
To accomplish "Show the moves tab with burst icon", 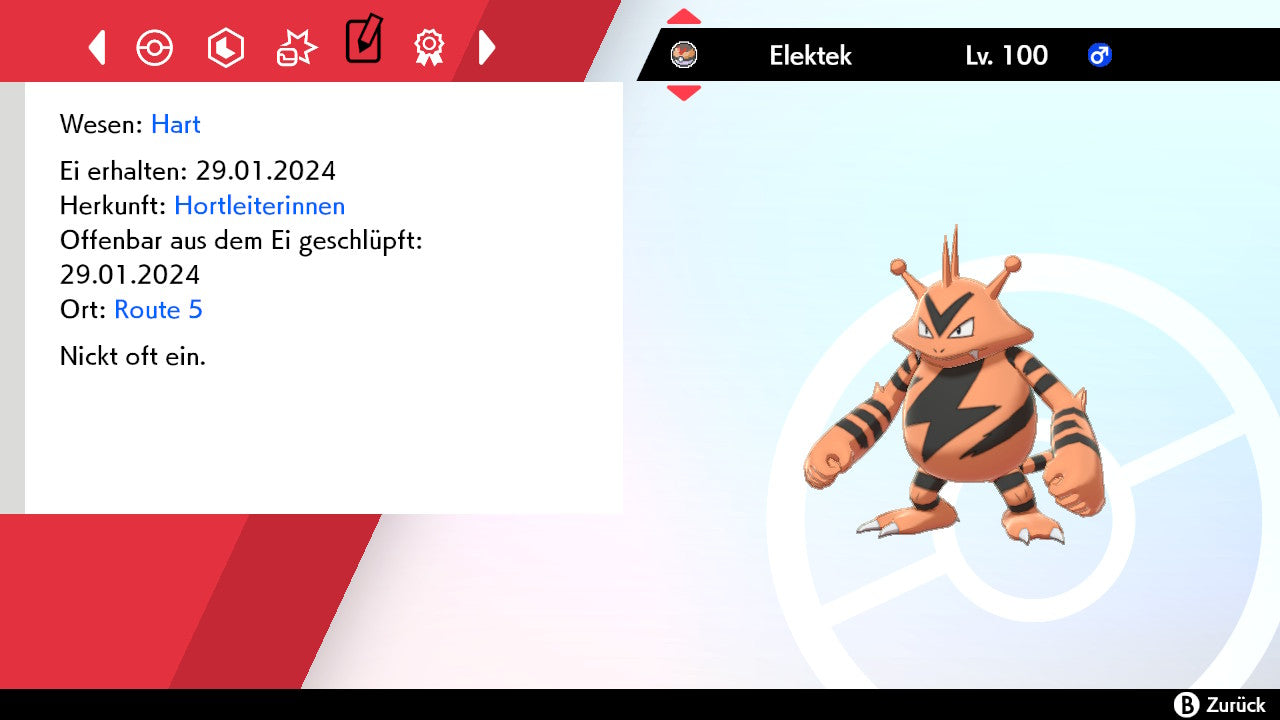I will [296, 47].
